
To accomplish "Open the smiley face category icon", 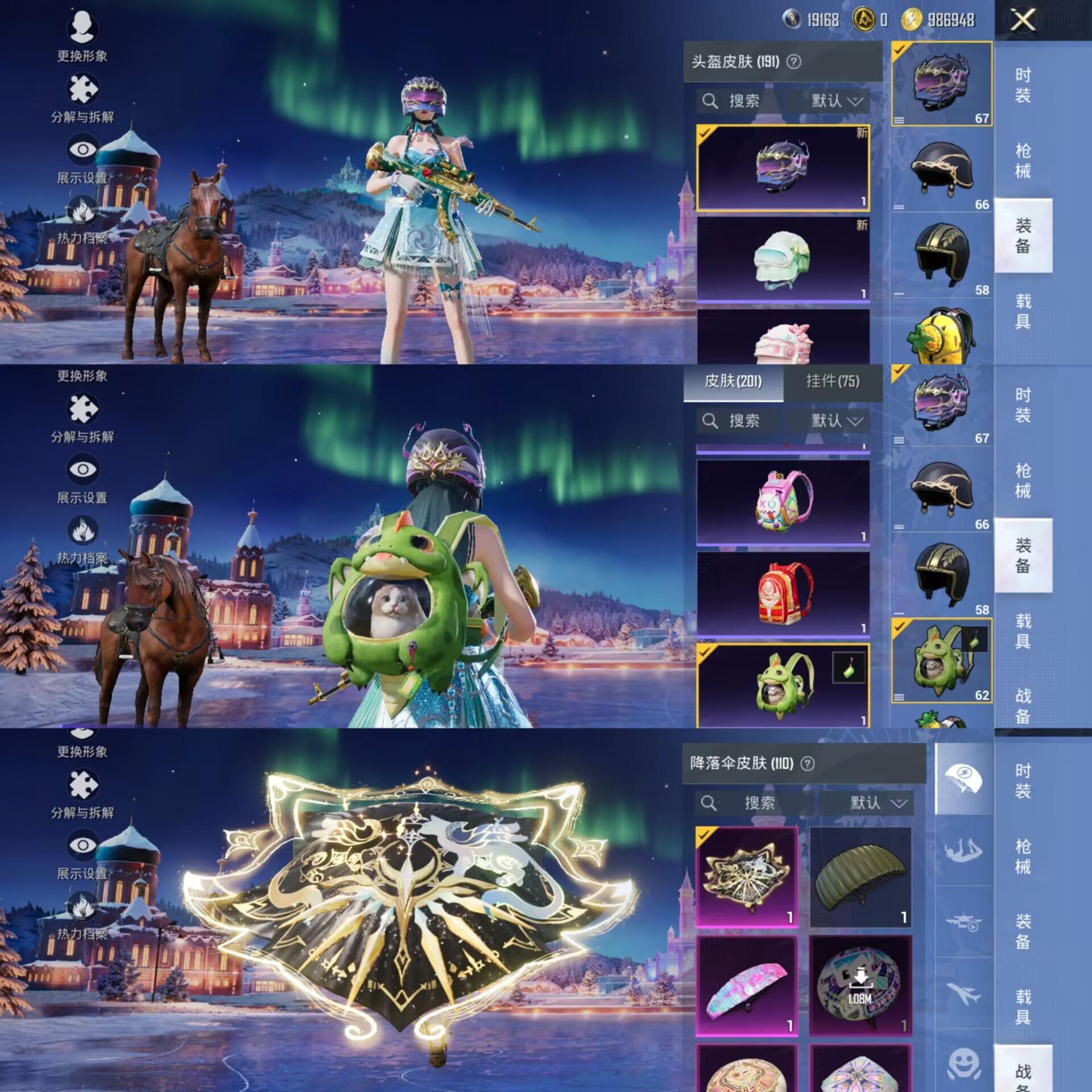I will click(x=964, y=1062).
